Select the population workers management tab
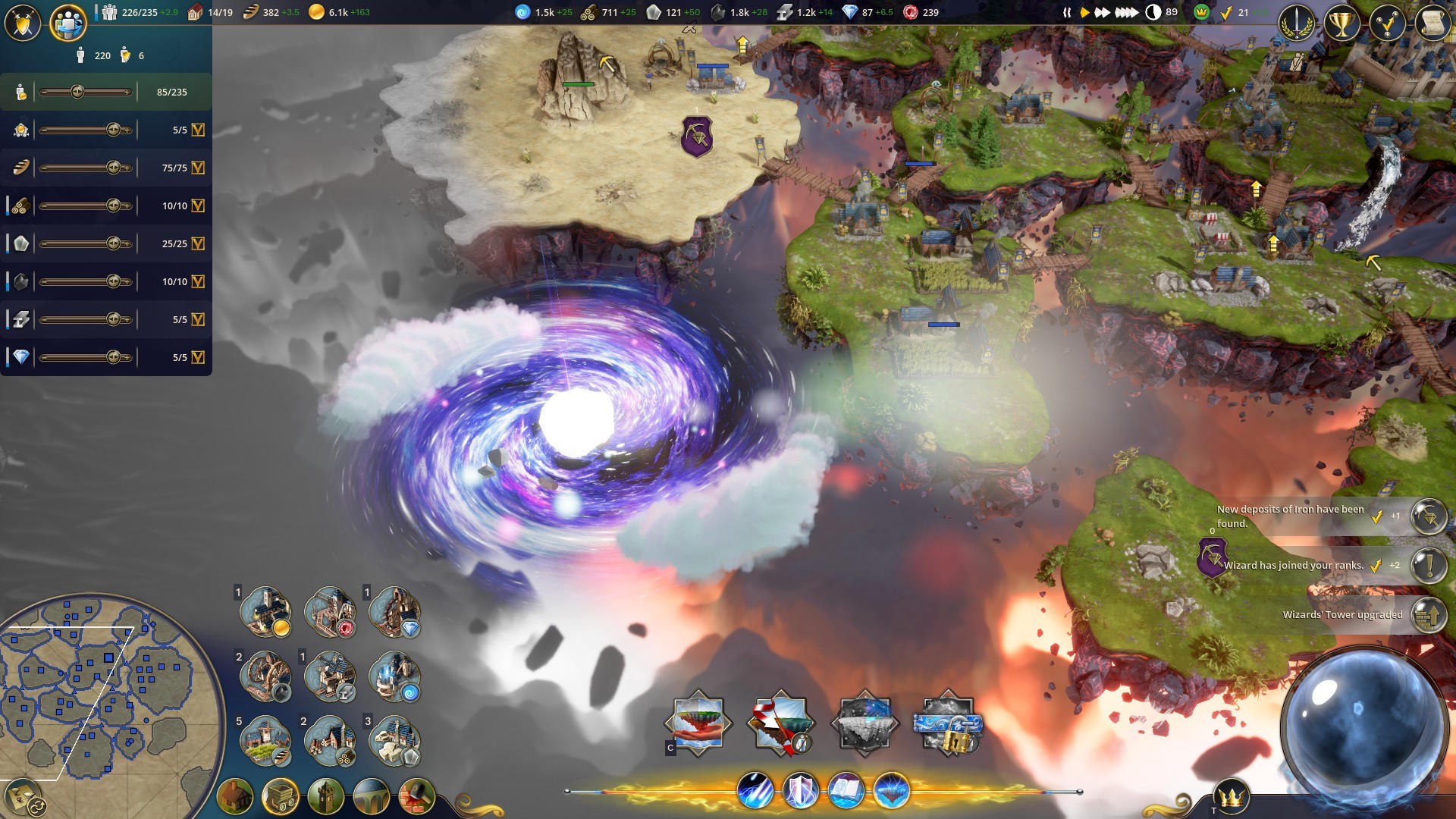1456x819 pixels. 67,23
